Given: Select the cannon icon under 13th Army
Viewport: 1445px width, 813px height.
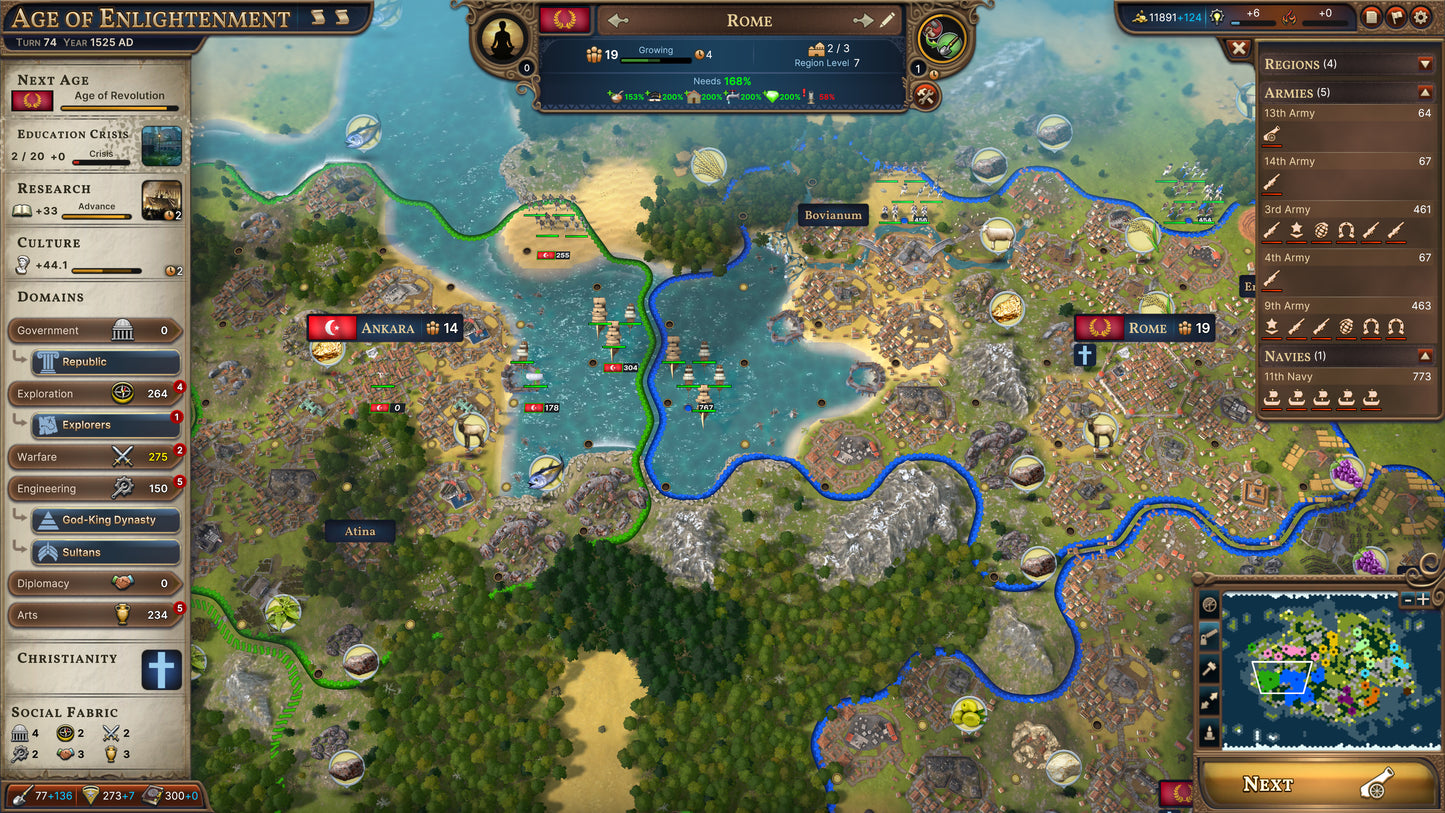Looking at the screenshot, I should 1273,134.
